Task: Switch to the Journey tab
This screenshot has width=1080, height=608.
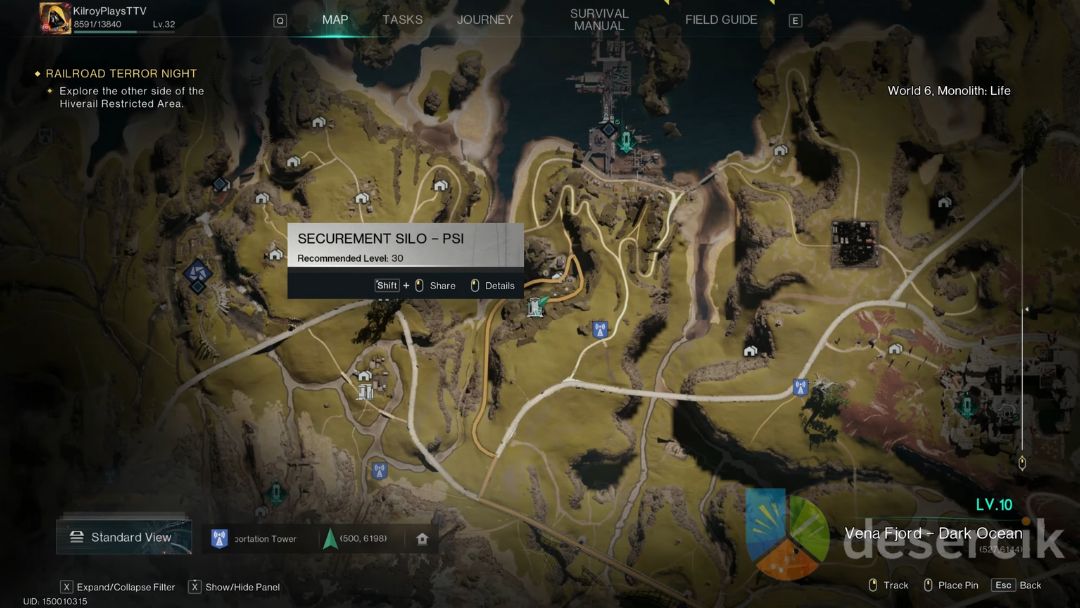Action: point(485,20)
